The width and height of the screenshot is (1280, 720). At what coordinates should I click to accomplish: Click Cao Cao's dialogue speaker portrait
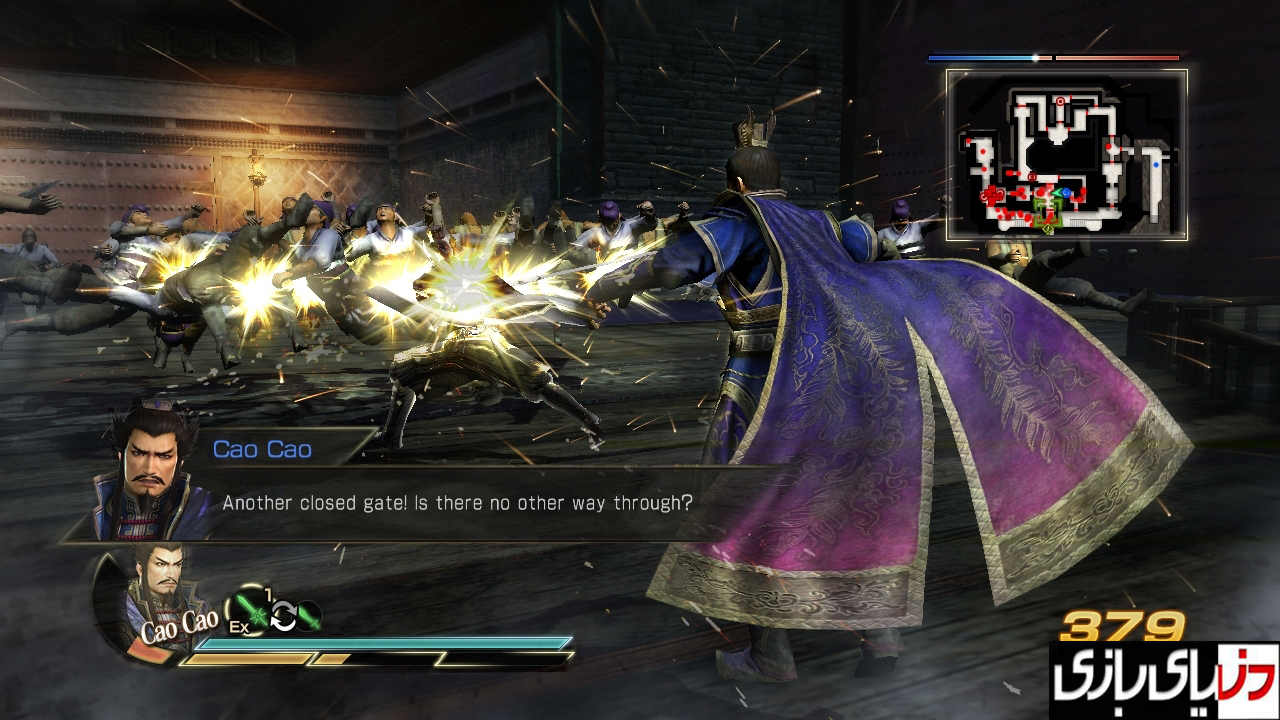(x=150, y=470)
